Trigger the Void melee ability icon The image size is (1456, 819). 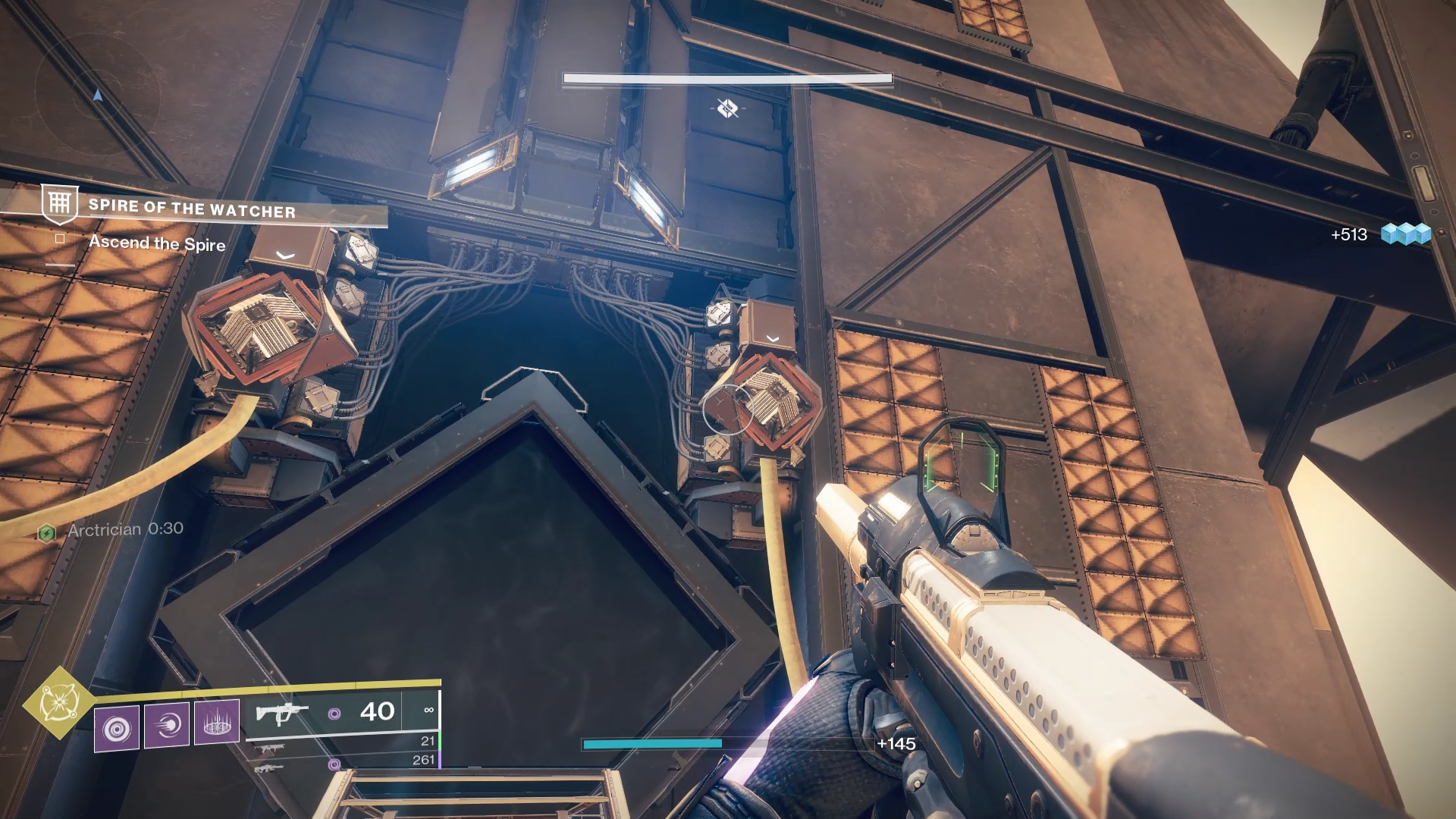pos(167,726)
